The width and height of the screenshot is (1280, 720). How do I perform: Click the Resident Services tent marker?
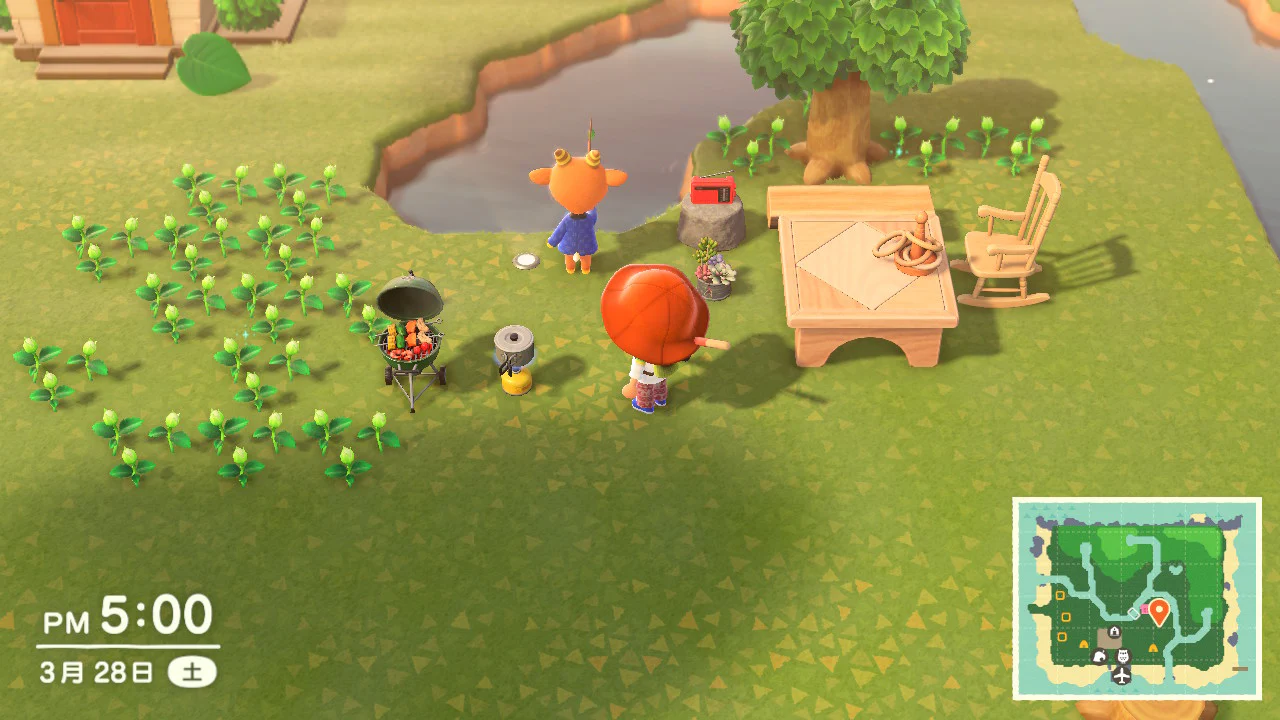click(x=1113, y=631)
